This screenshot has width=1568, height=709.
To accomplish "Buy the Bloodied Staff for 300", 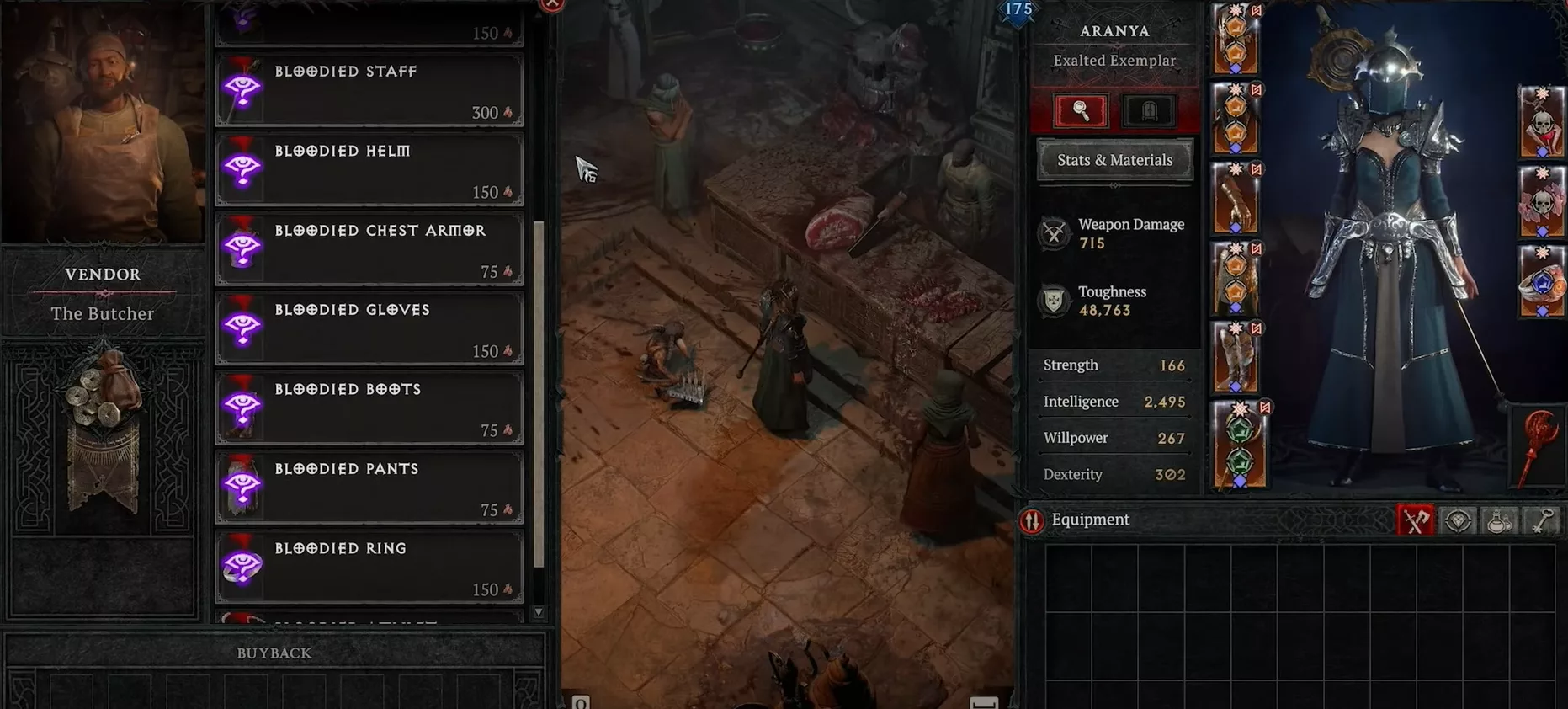I will point(369,90).
